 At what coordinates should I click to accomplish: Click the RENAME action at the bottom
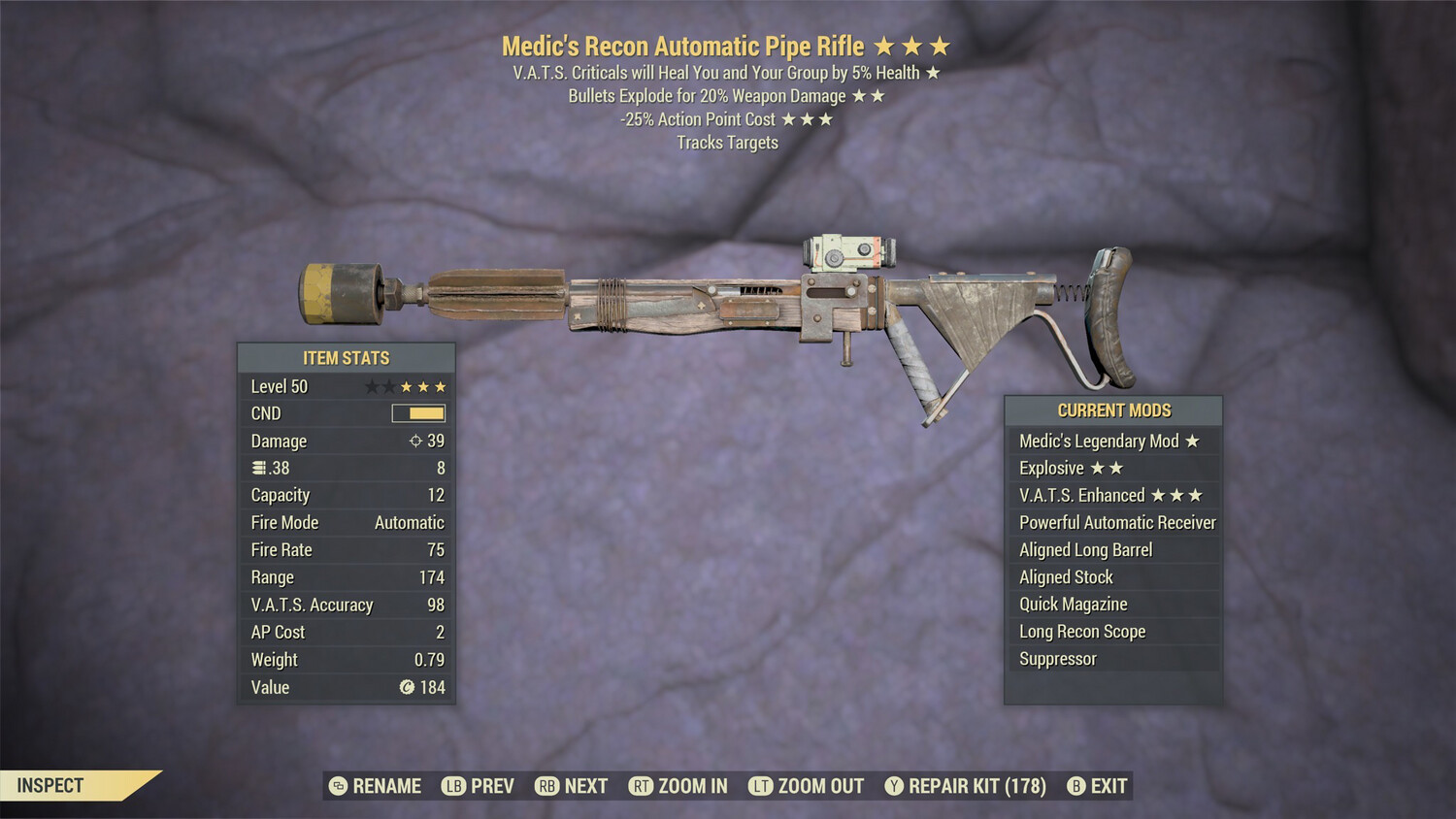point(386,786)
